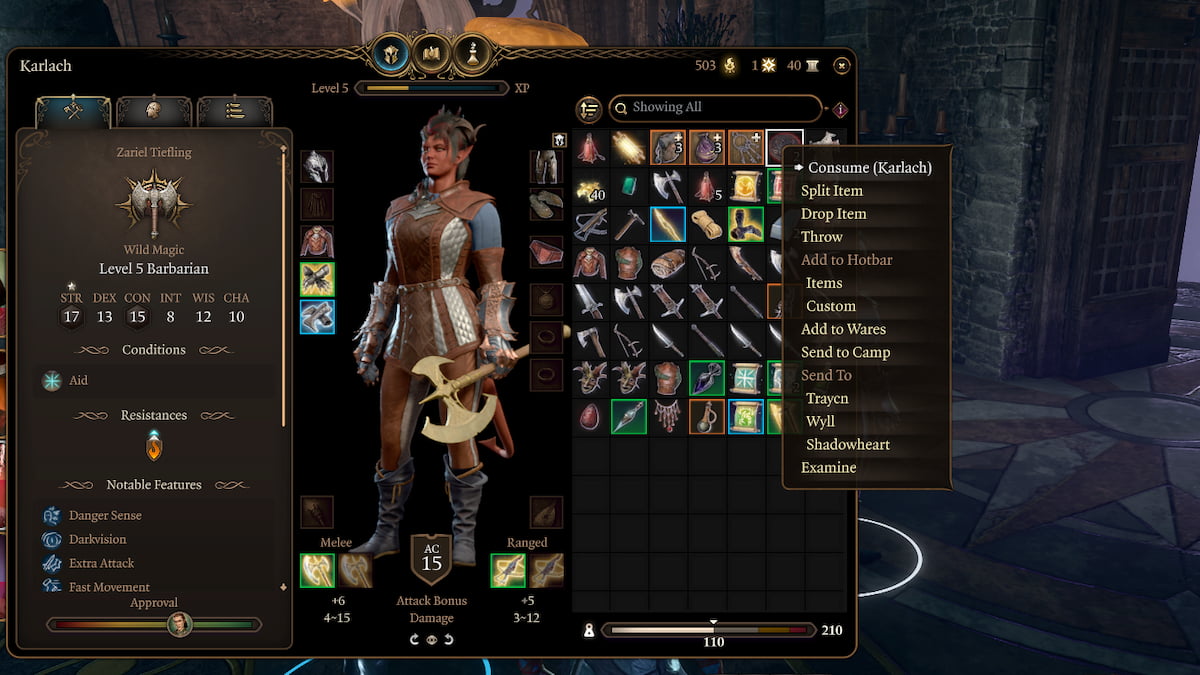Send the item to Shadowheart
Viewport: 1200px width, 675px height.
click(848, 444)
